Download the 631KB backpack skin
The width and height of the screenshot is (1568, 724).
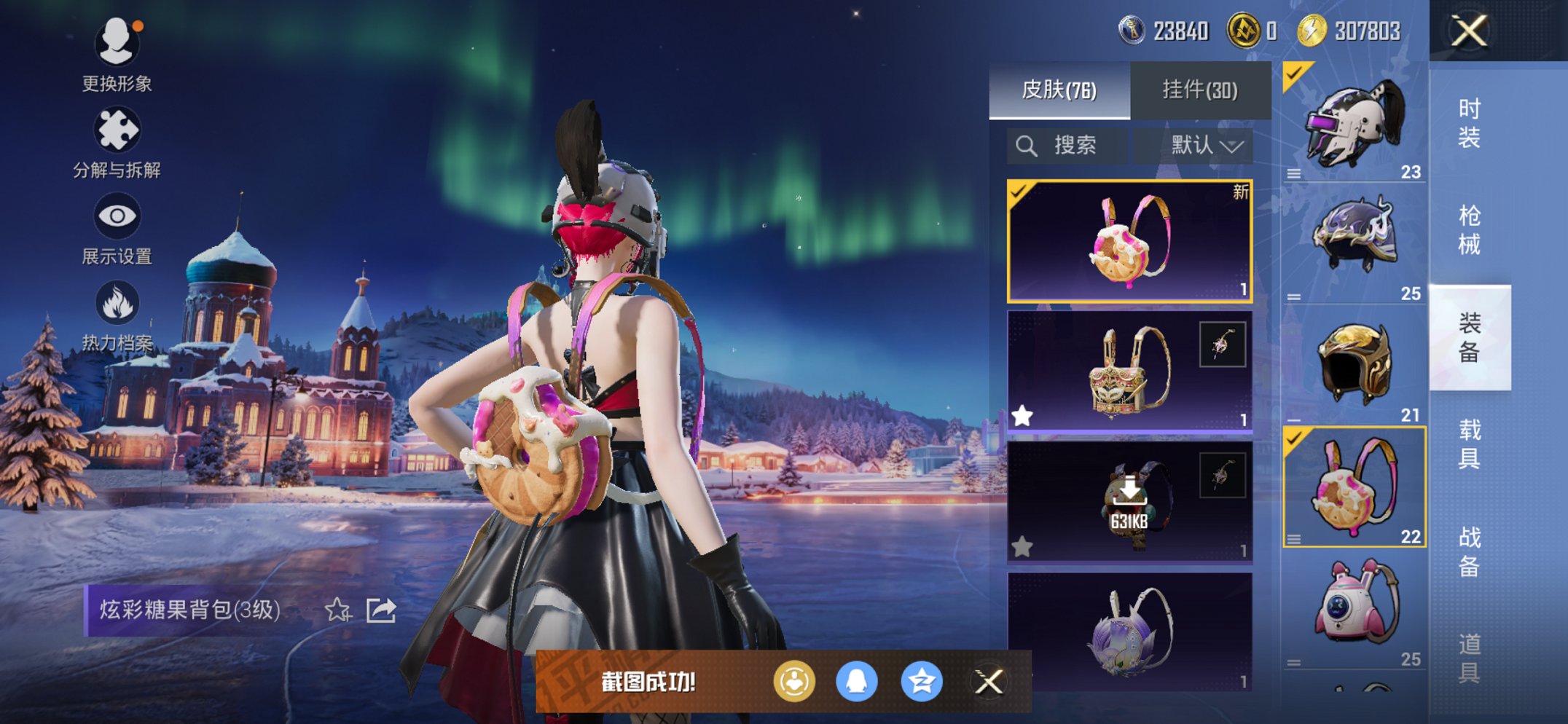point(1129,501)
